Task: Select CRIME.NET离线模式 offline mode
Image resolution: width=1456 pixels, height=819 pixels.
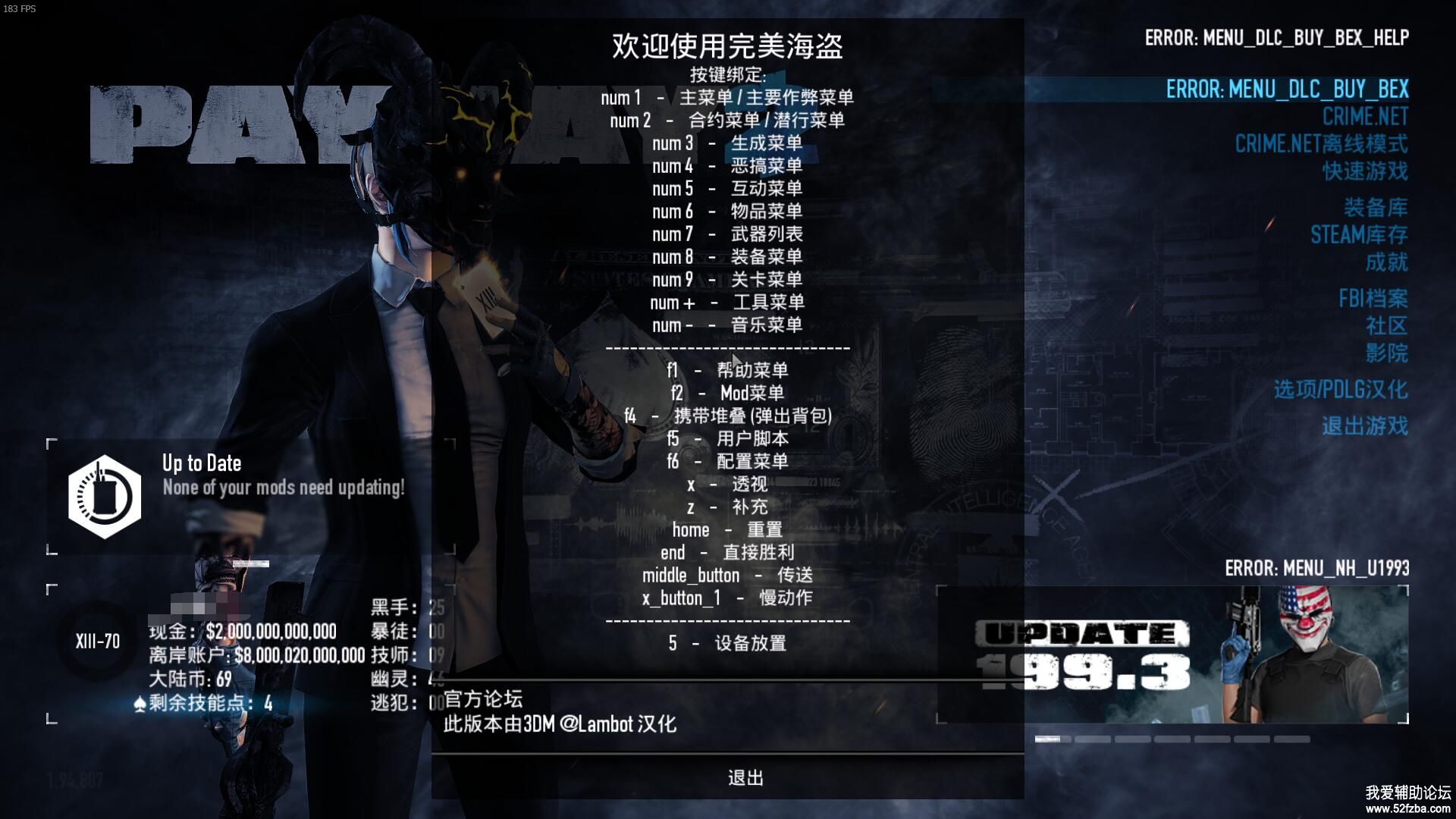Action: (1321, 144)
